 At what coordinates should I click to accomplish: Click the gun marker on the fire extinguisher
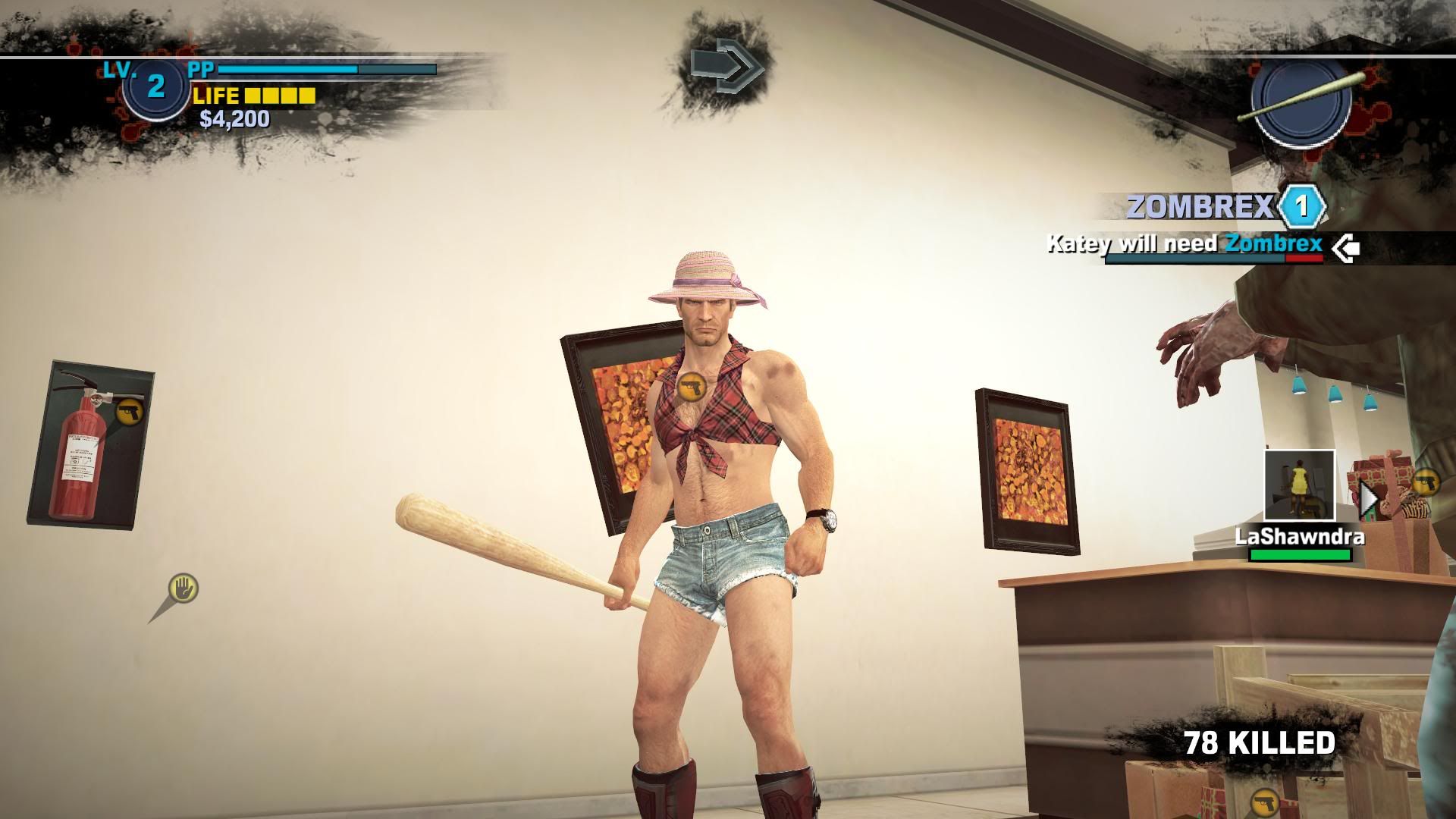130,412
